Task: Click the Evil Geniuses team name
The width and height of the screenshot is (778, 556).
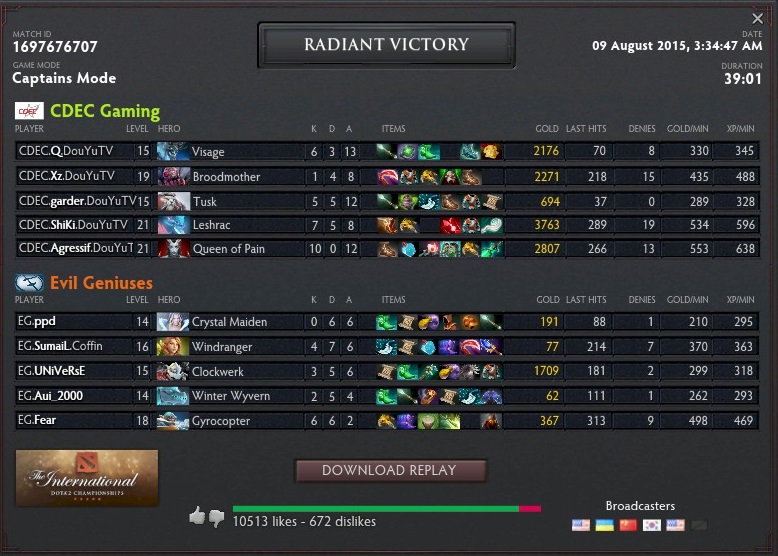Action: [104, 283]
